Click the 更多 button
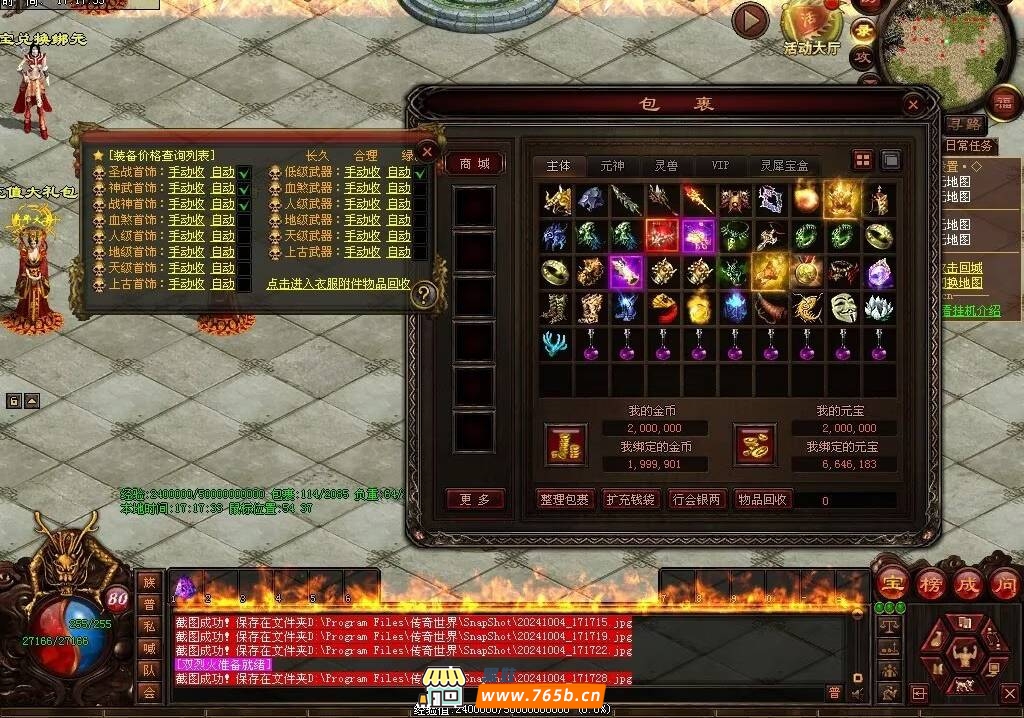 474,500
